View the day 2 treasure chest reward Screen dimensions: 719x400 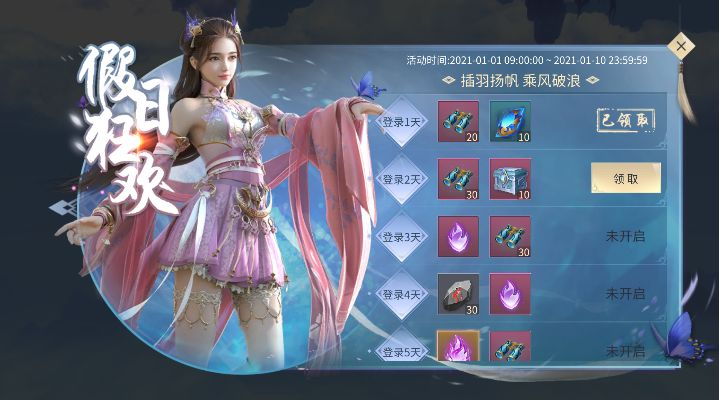[510, 179]
